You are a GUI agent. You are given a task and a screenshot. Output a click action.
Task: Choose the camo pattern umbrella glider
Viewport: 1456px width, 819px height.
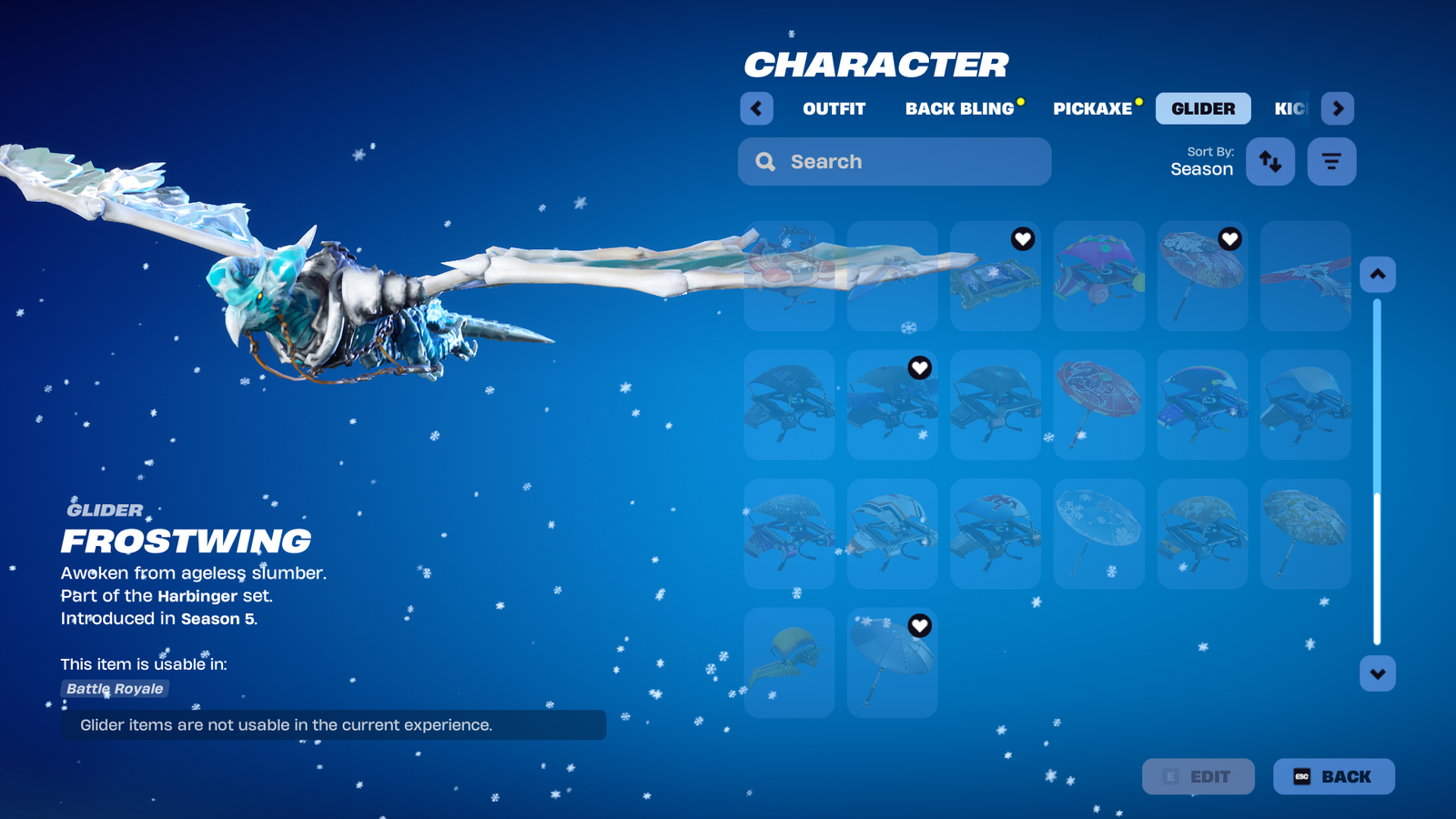pos(1305,533)
